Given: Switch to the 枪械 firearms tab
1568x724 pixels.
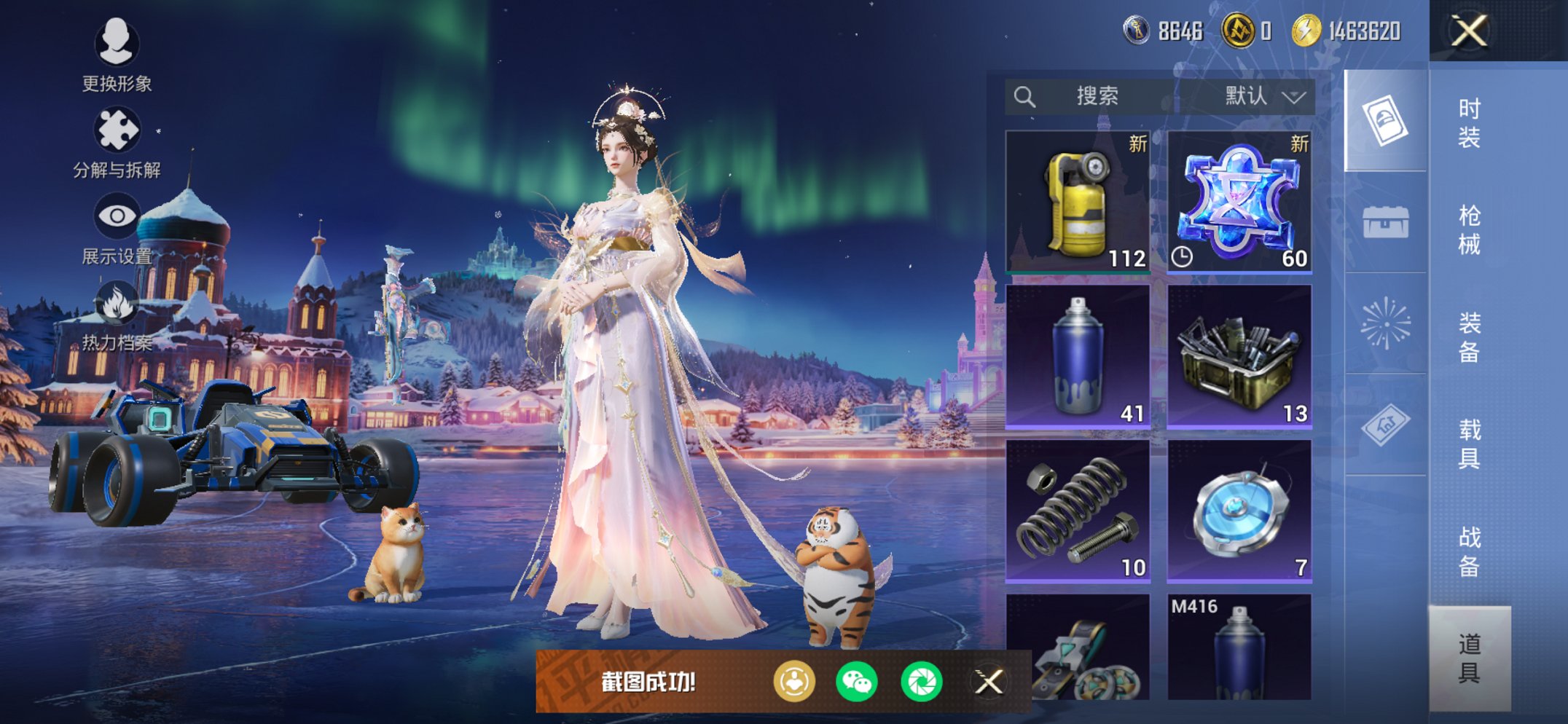Looking at the screenshot, I should point(1469,229).
